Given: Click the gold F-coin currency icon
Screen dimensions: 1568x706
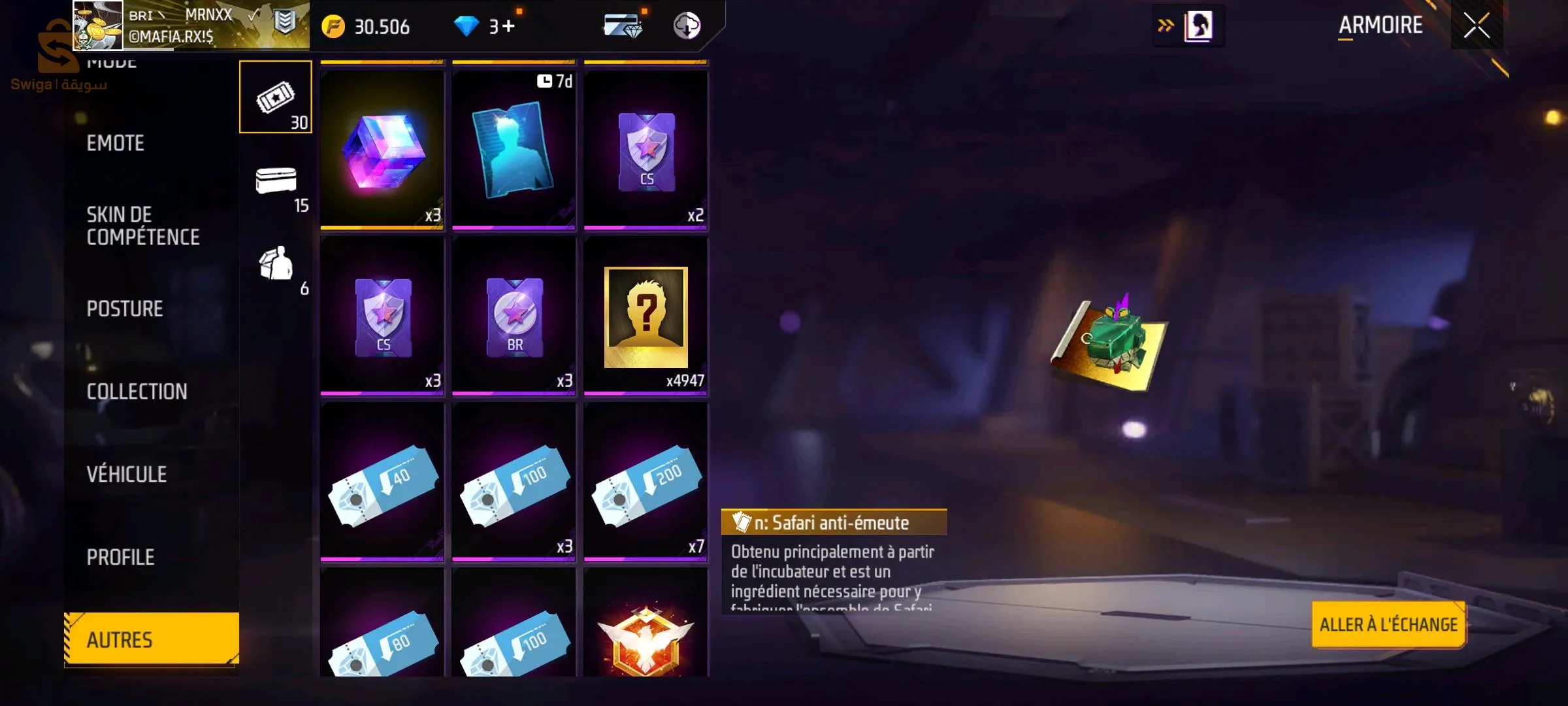Looking at the screenshot, I should pos(334,26).
